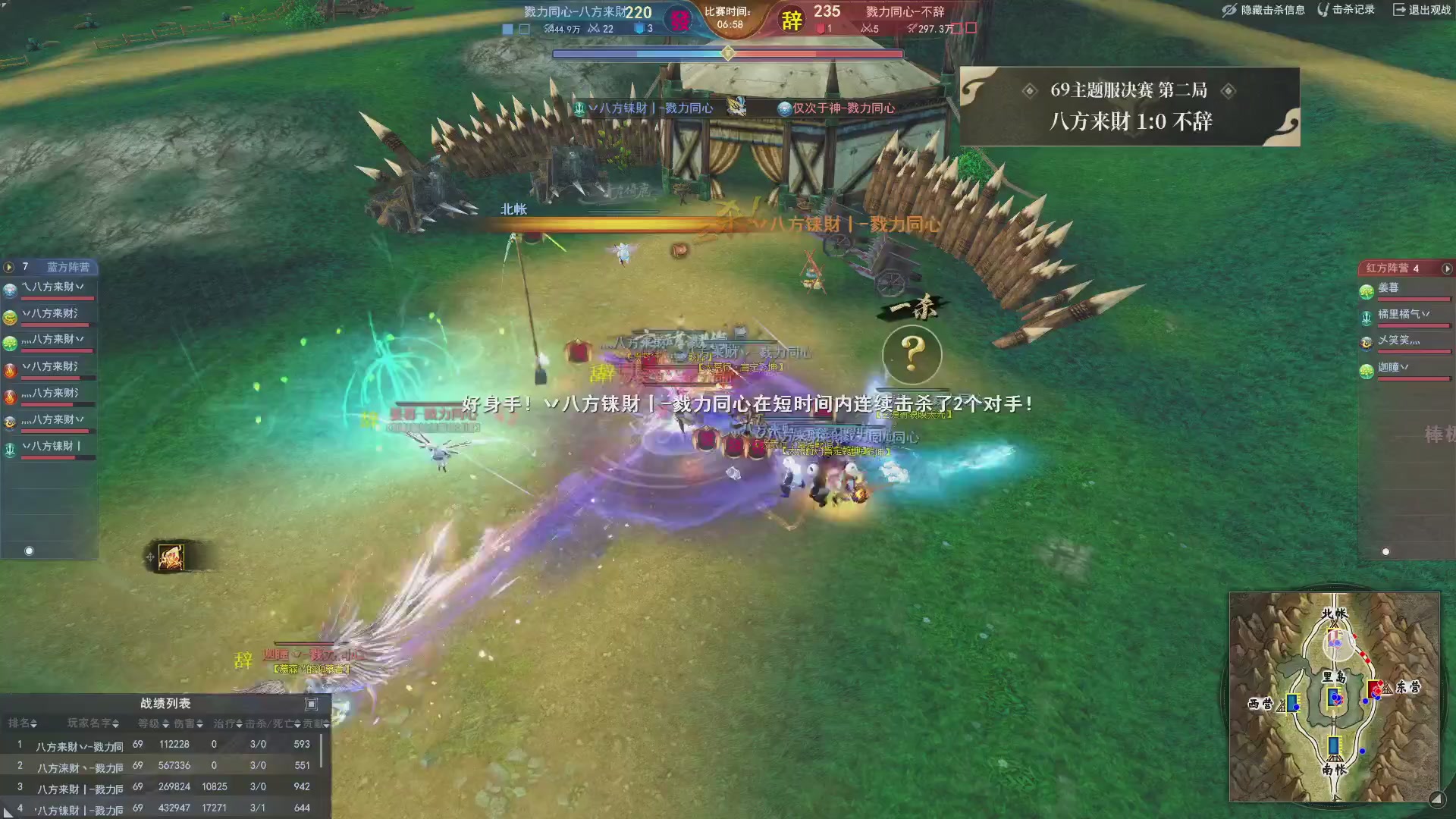Click the match progress bar below 比赛时间
The image size is (1456, 819).
click(728, 54)
